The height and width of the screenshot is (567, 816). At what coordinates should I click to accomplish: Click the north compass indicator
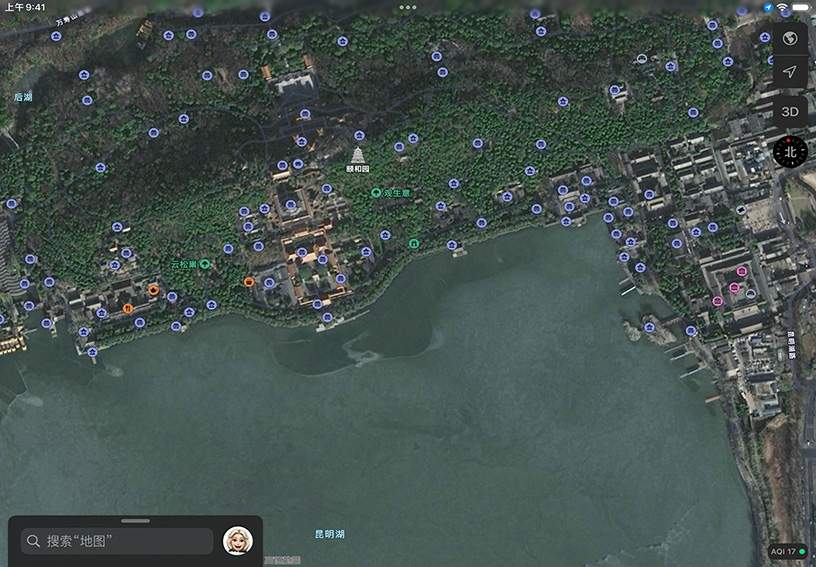tap(790, 152)
